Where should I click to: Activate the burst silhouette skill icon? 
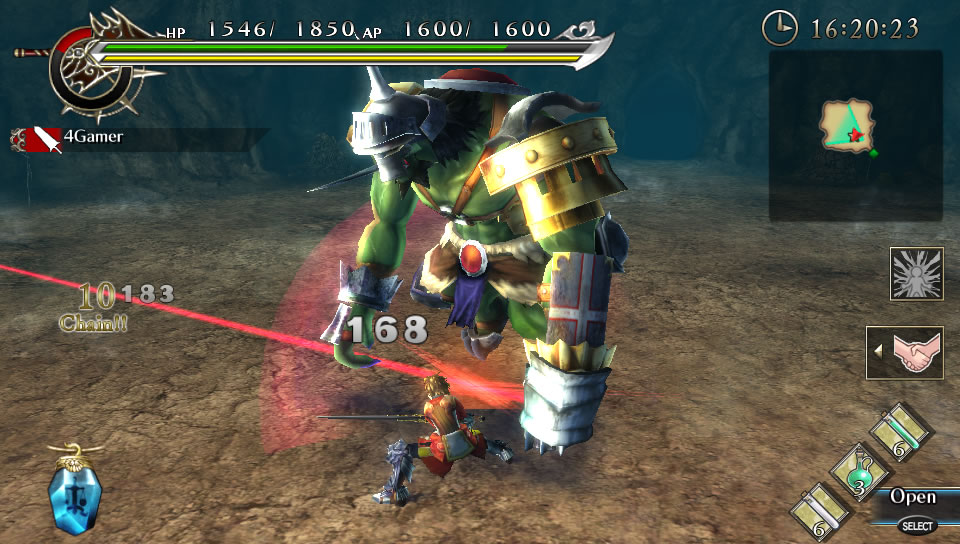pos(916,274)
